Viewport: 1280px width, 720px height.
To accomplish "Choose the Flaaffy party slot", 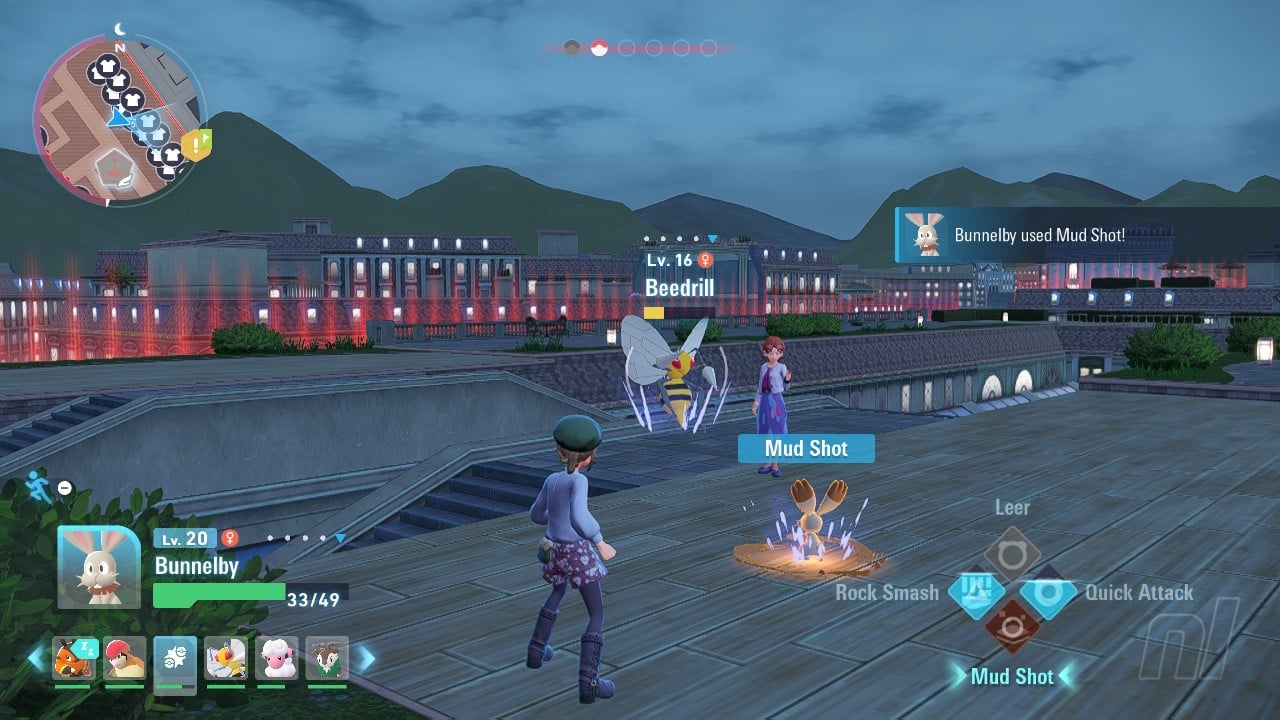I will [276, 658].
